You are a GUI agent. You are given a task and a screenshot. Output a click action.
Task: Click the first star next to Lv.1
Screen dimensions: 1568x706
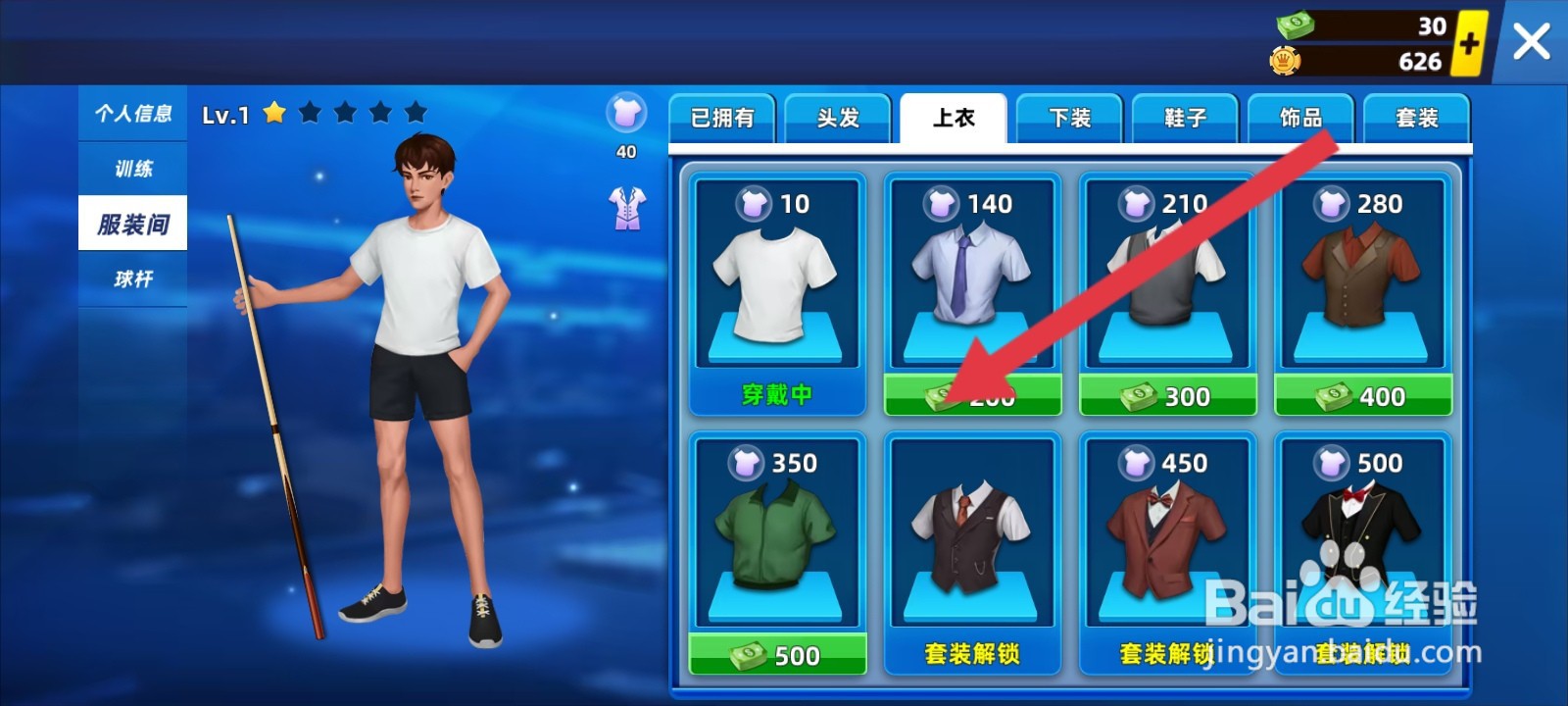(x=275, y=113)
